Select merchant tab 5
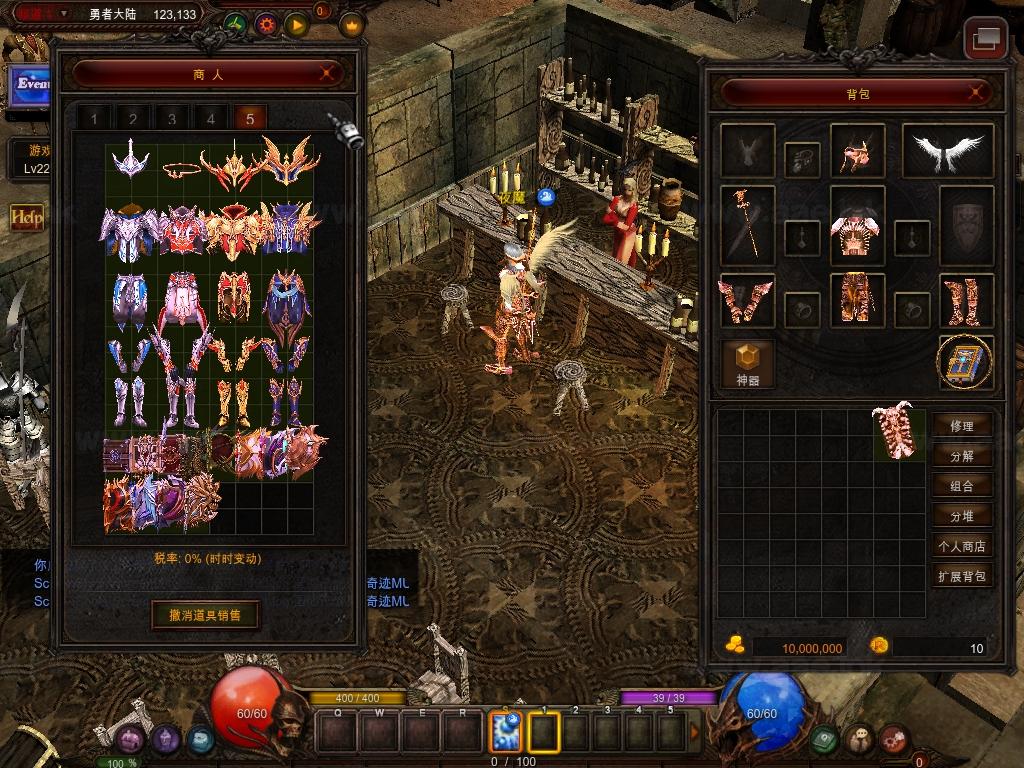Screen dimensions: 1024x768 (x=250, y=119)
